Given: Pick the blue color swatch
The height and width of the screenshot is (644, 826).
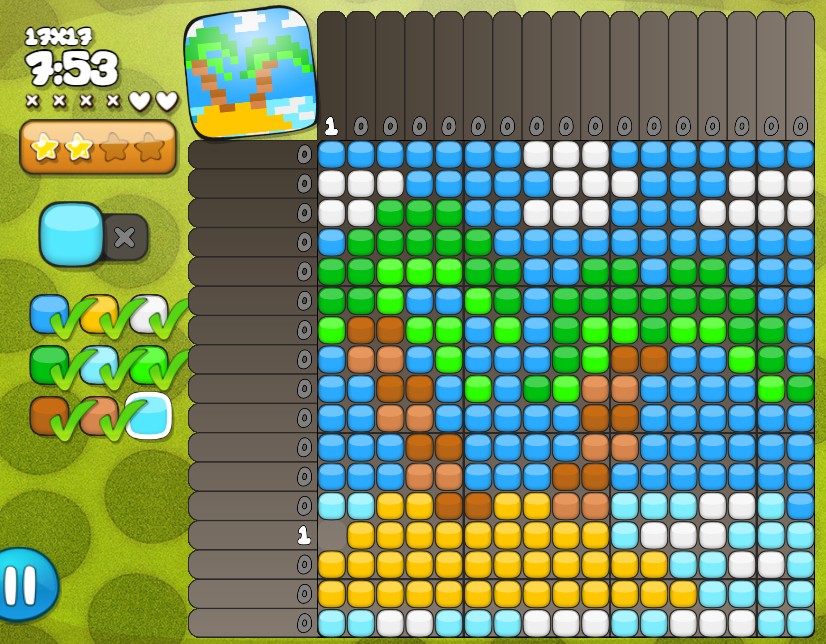Looking at the screenshot, I should (48, 314).
